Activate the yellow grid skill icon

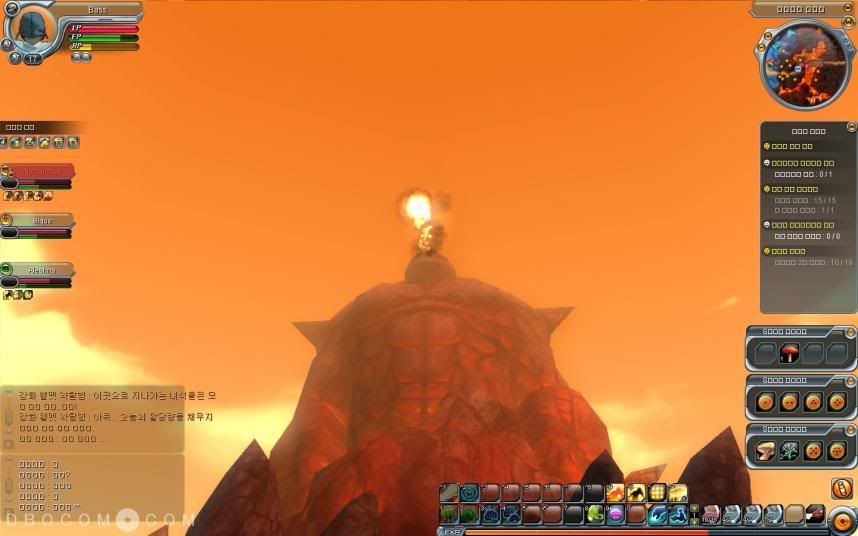tap(657, 493)
